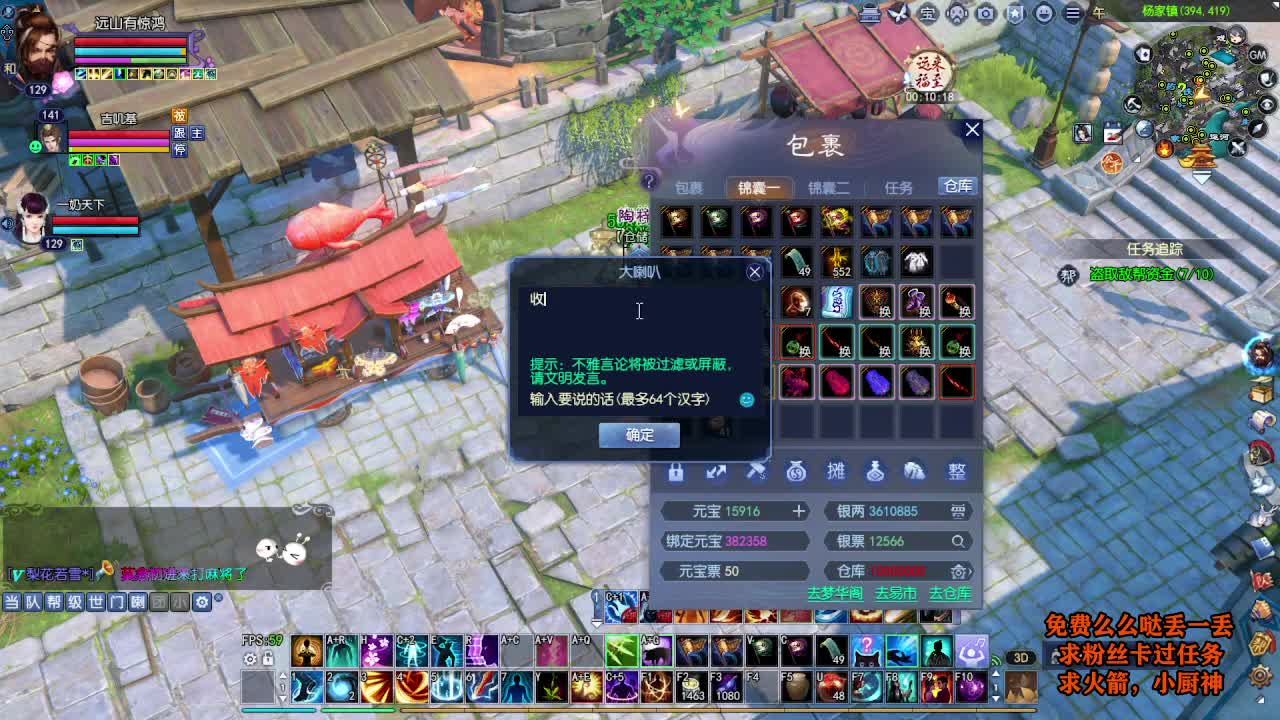
Task: Click the 整 sort inventory icon
Action: pos(956,471)
